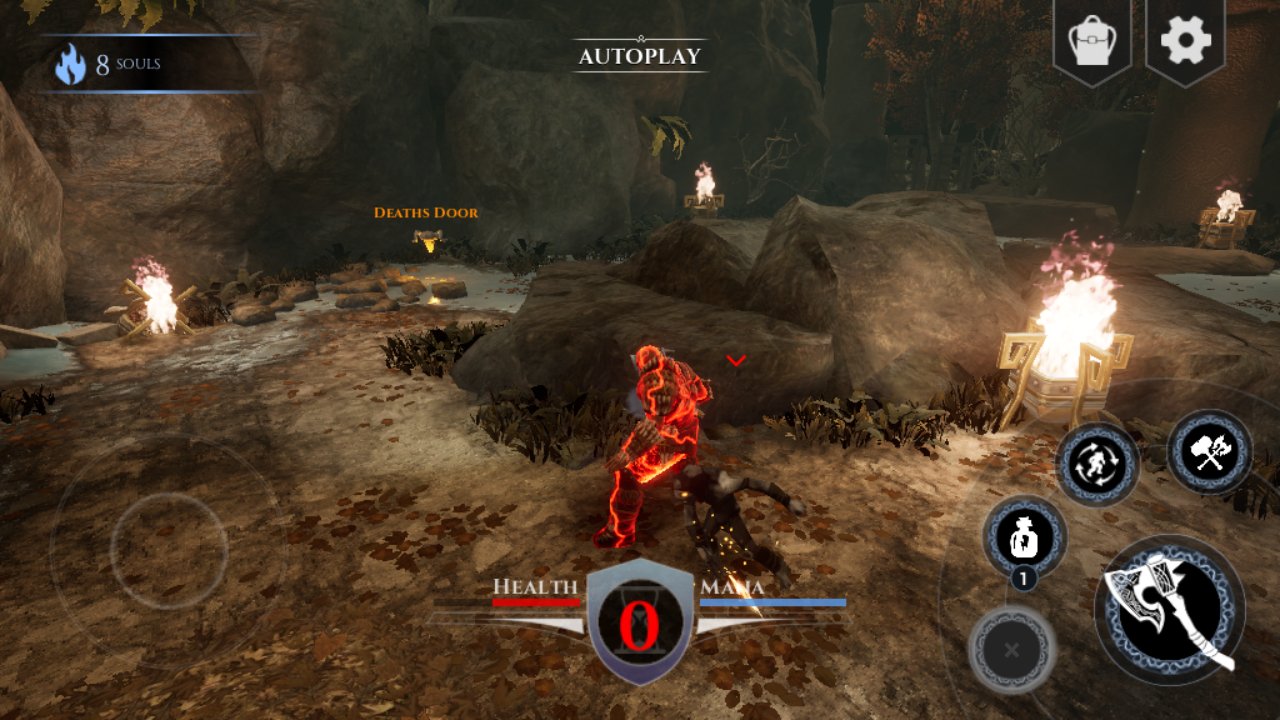
Task: Open the backpack inventory
Action: 1091,41
